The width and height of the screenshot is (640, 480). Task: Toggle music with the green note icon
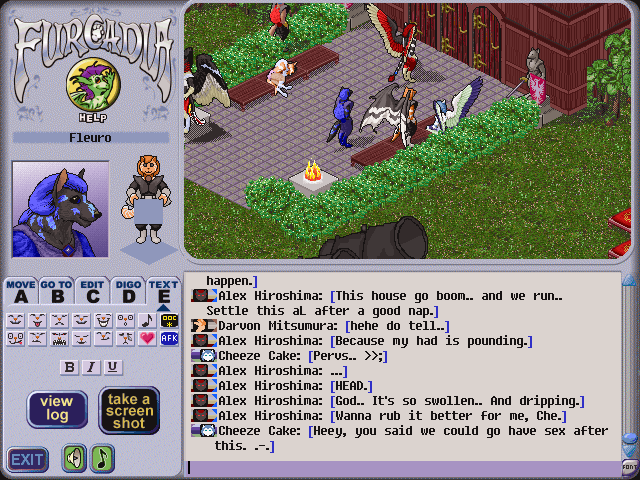(102, 459)
